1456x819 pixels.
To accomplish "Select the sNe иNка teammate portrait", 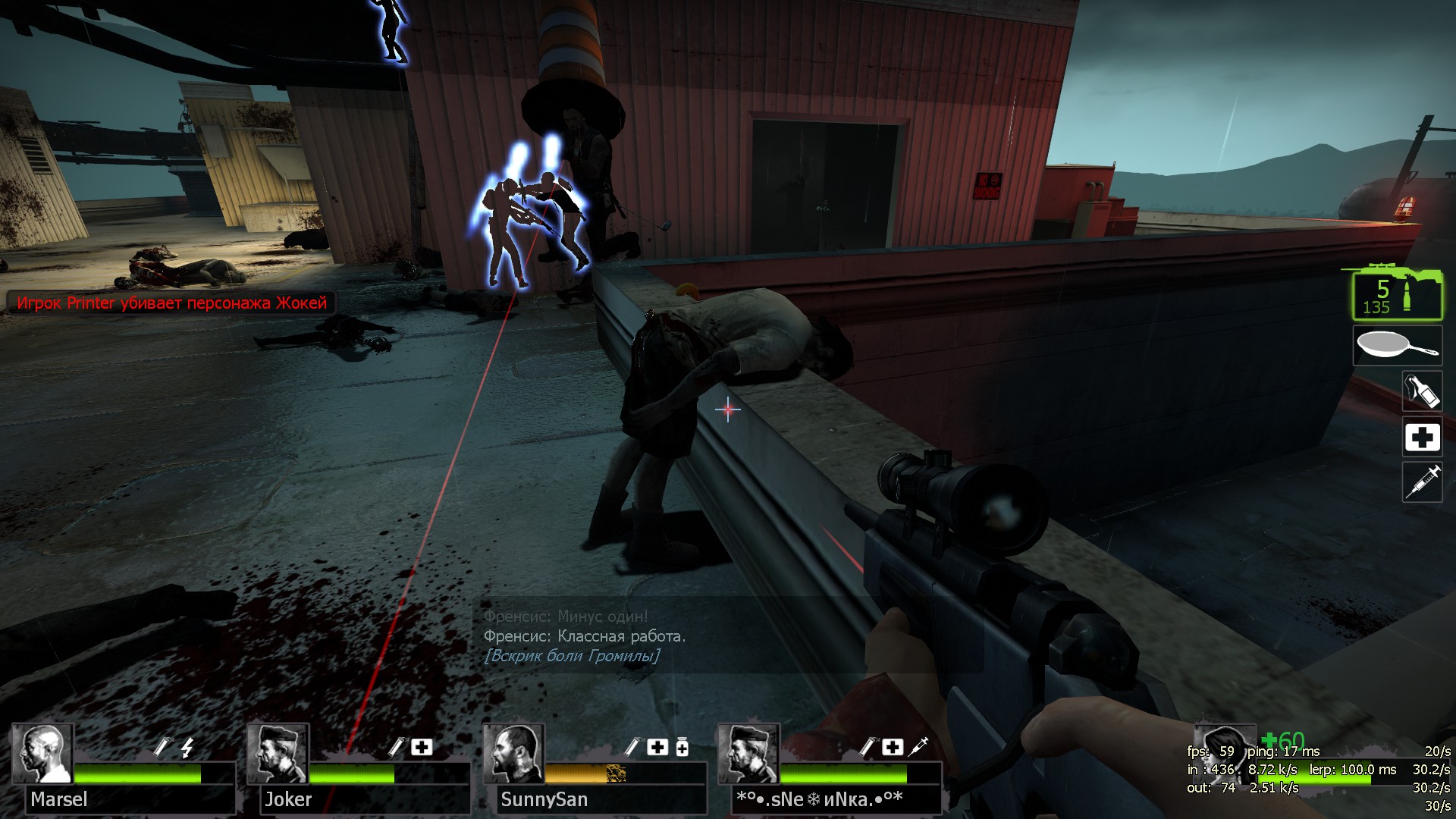I will coord(749,754).
